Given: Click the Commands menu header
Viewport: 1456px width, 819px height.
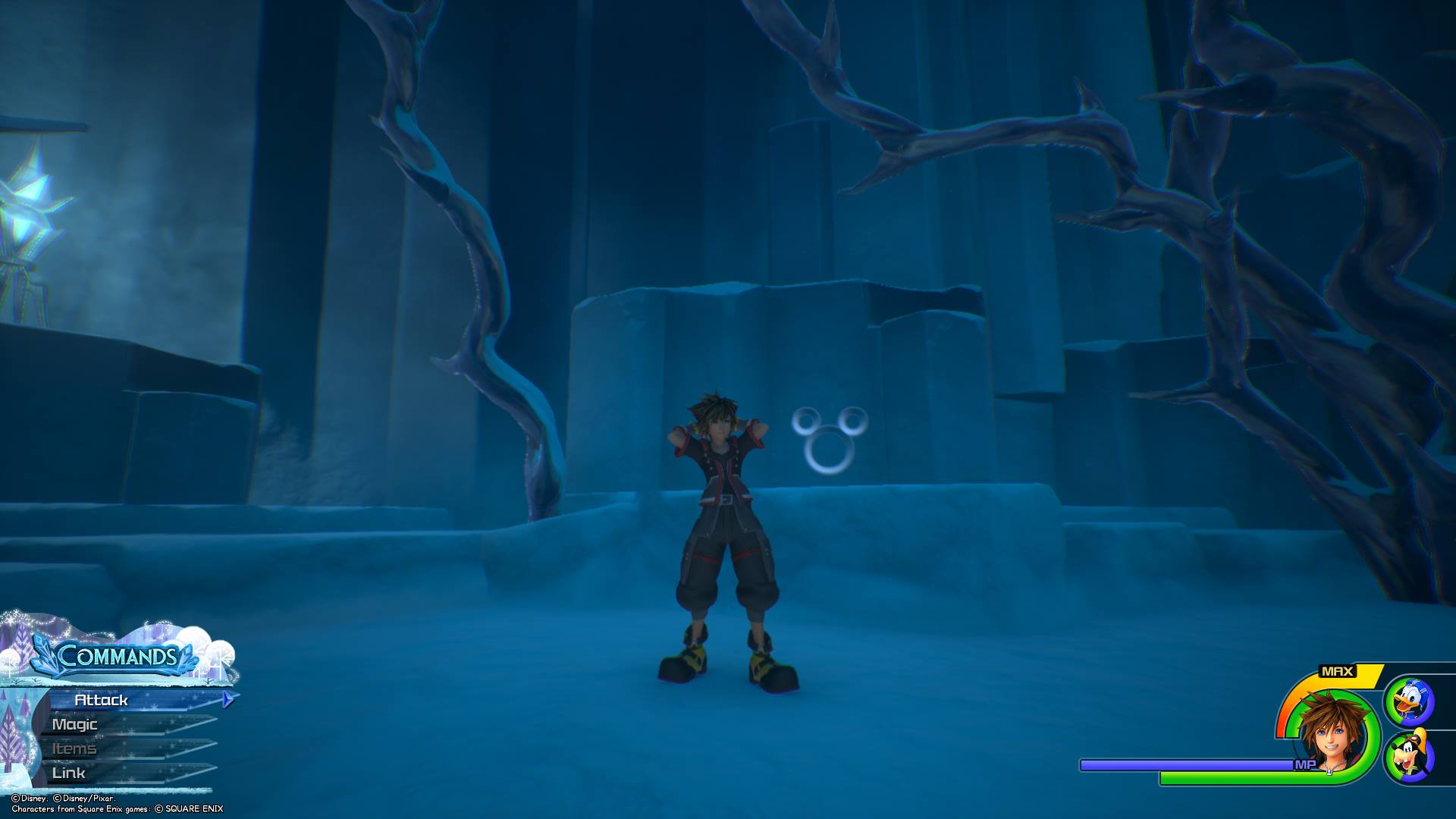Looking at the screenshot, I should [x=117, y=656].
